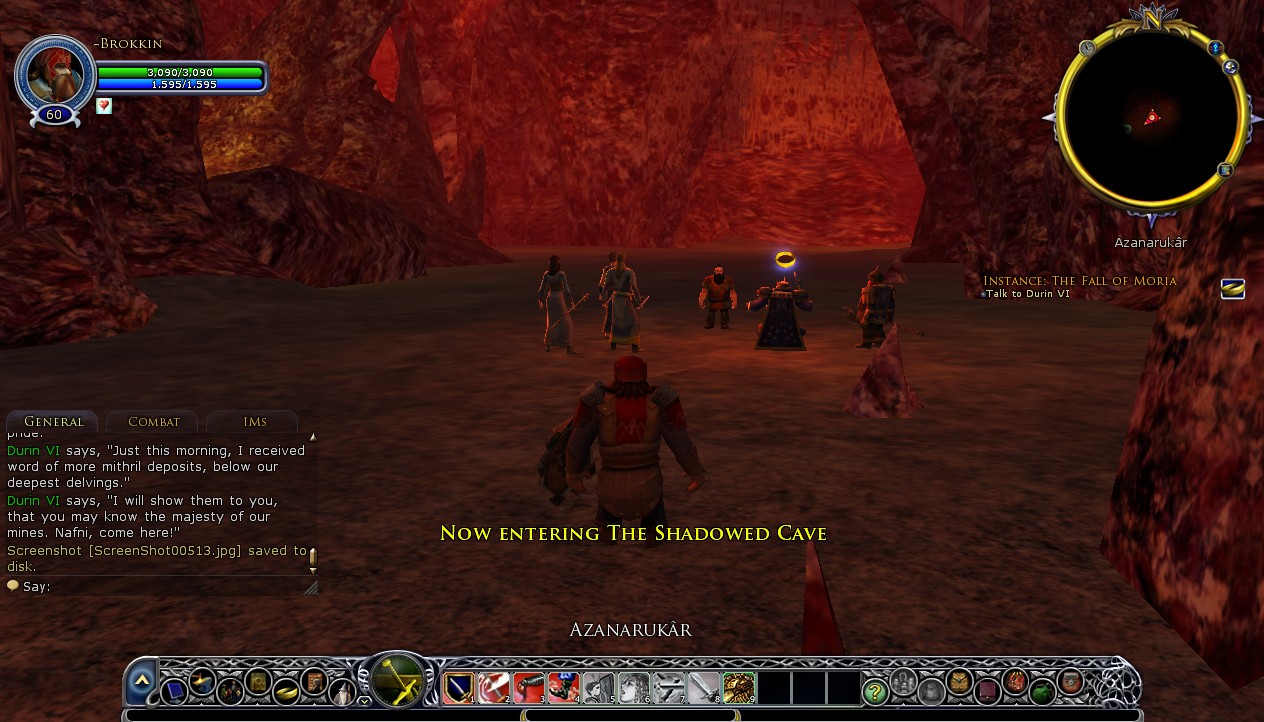
Task: Open the IMs chat tab
Action: point(254,422)
